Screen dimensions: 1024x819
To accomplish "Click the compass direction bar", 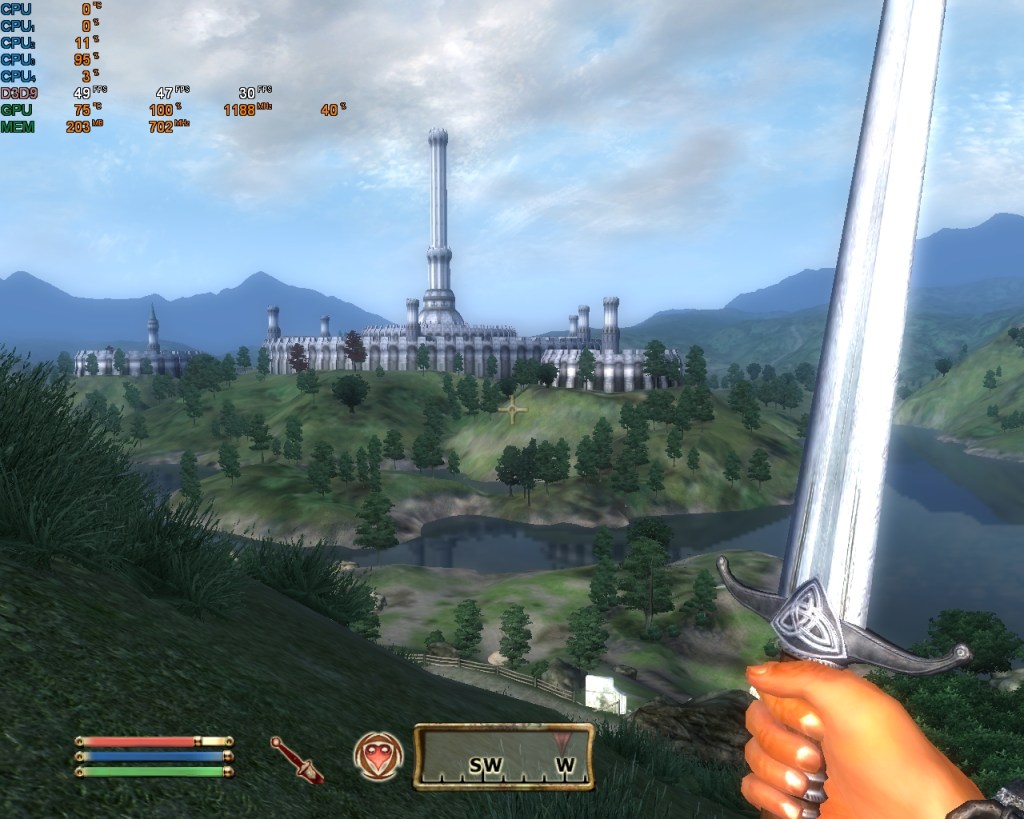I will click(x=504, y=757).
